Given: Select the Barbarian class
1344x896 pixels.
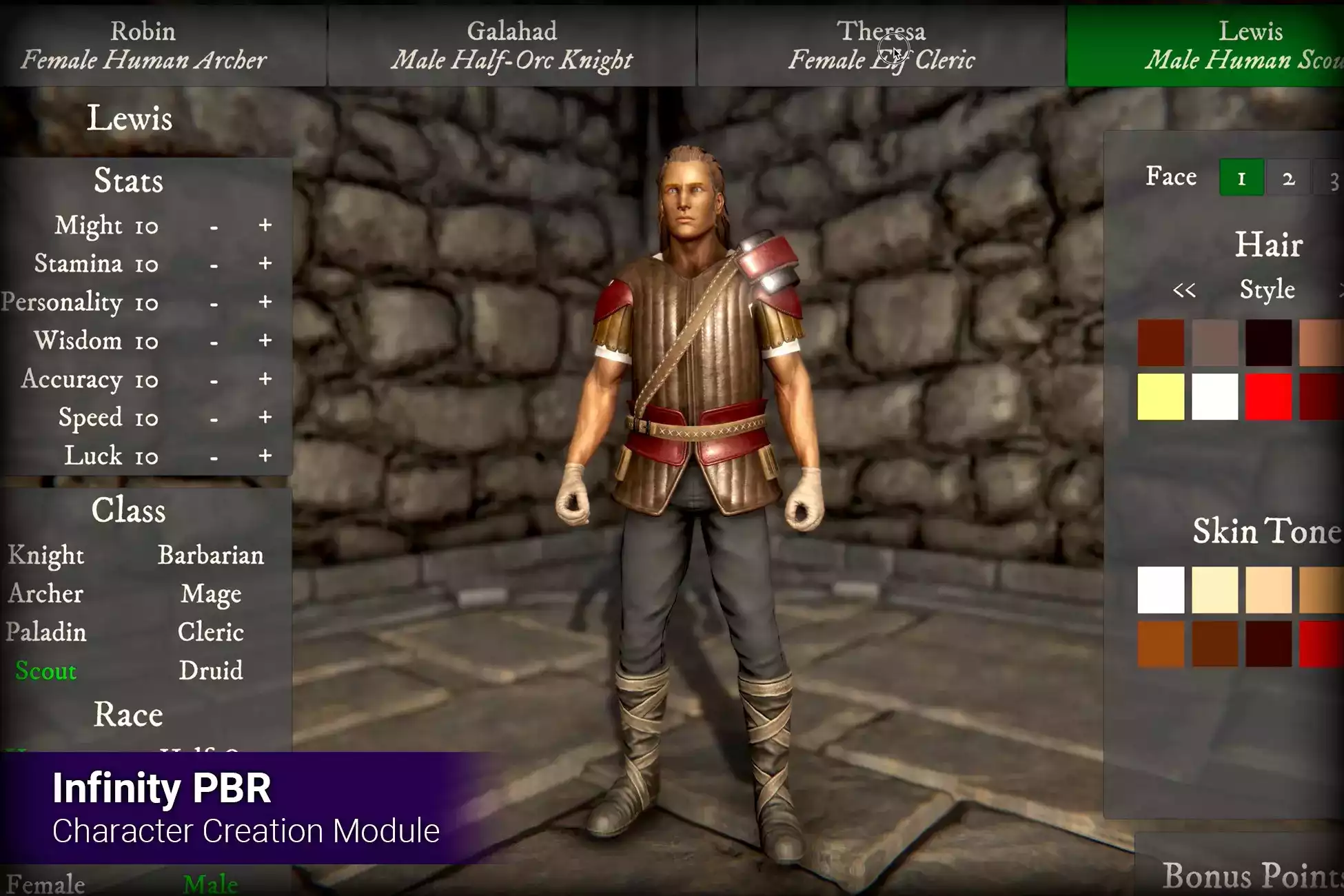Looking at the screenshot, I should pyautogui.click(x=210, y=556).
